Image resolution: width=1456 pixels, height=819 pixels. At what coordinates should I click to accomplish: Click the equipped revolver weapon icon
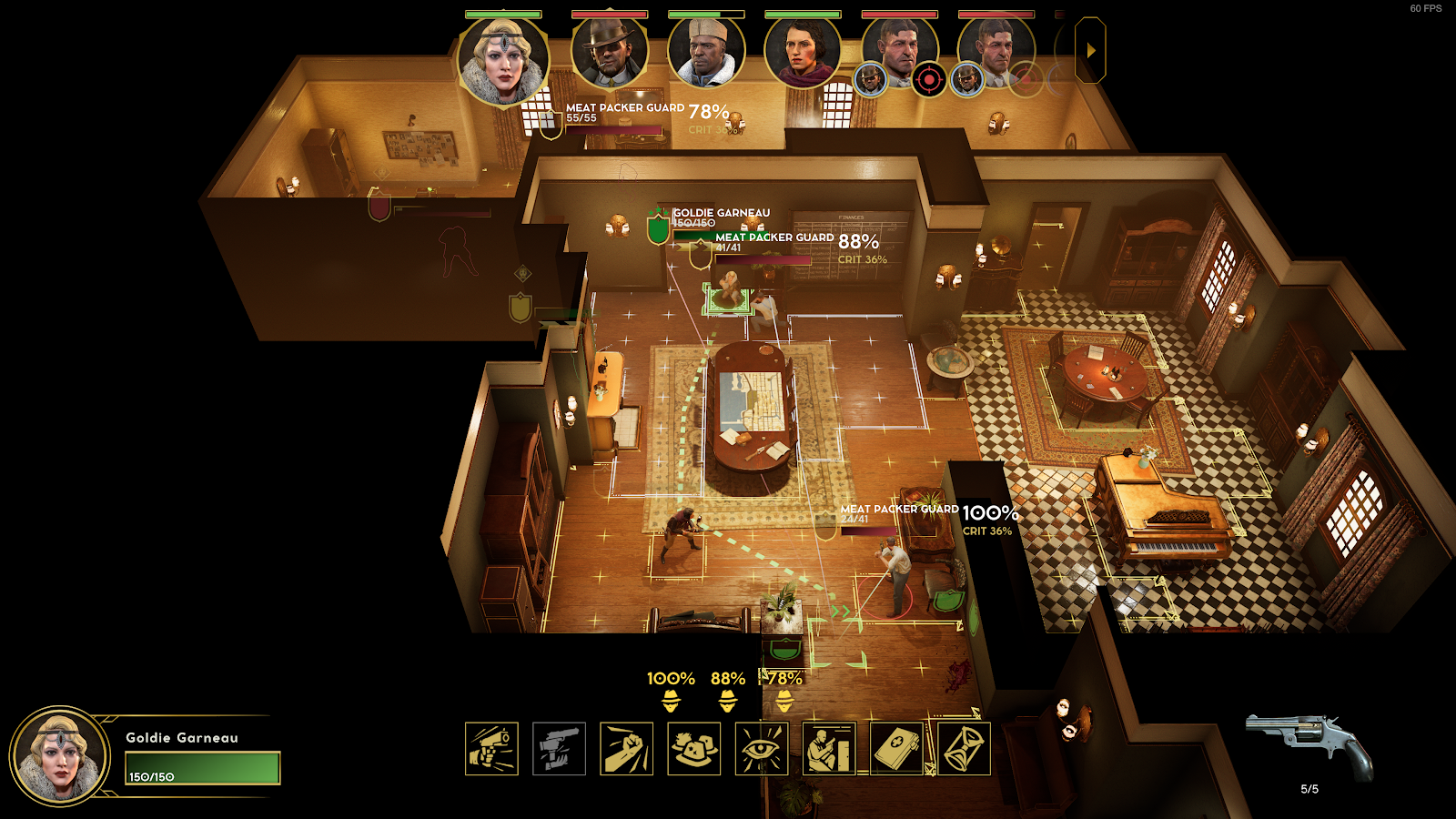(x=1310, y=744)
